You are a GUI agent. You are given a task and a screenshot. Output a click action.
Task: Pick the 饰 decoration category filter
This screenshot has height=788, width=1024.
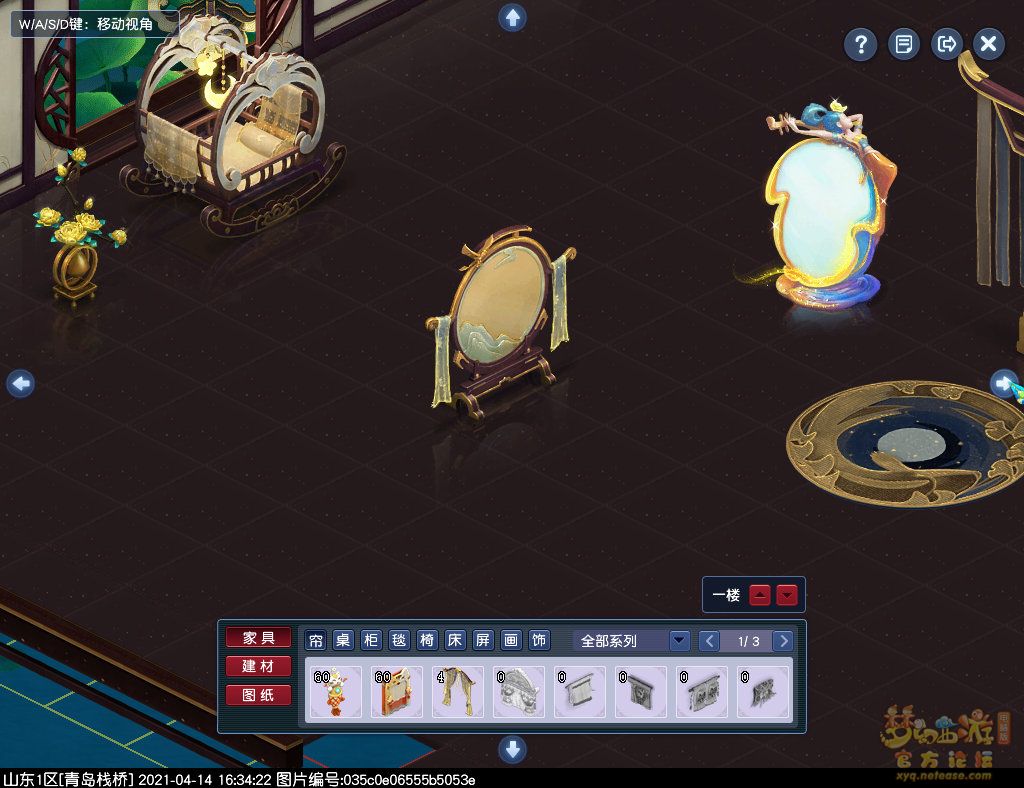tap(539, 641)
